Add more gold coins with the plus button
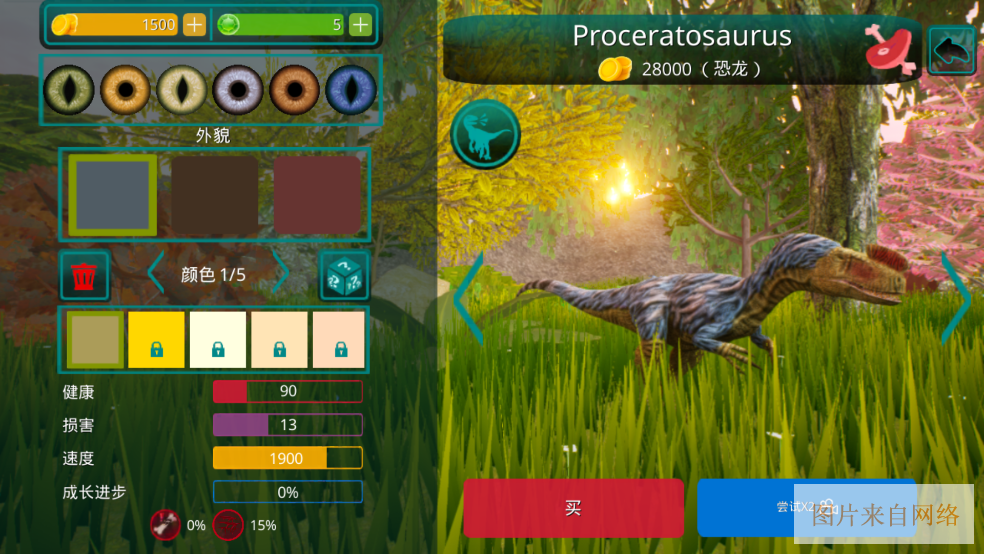 coord(194,25)
